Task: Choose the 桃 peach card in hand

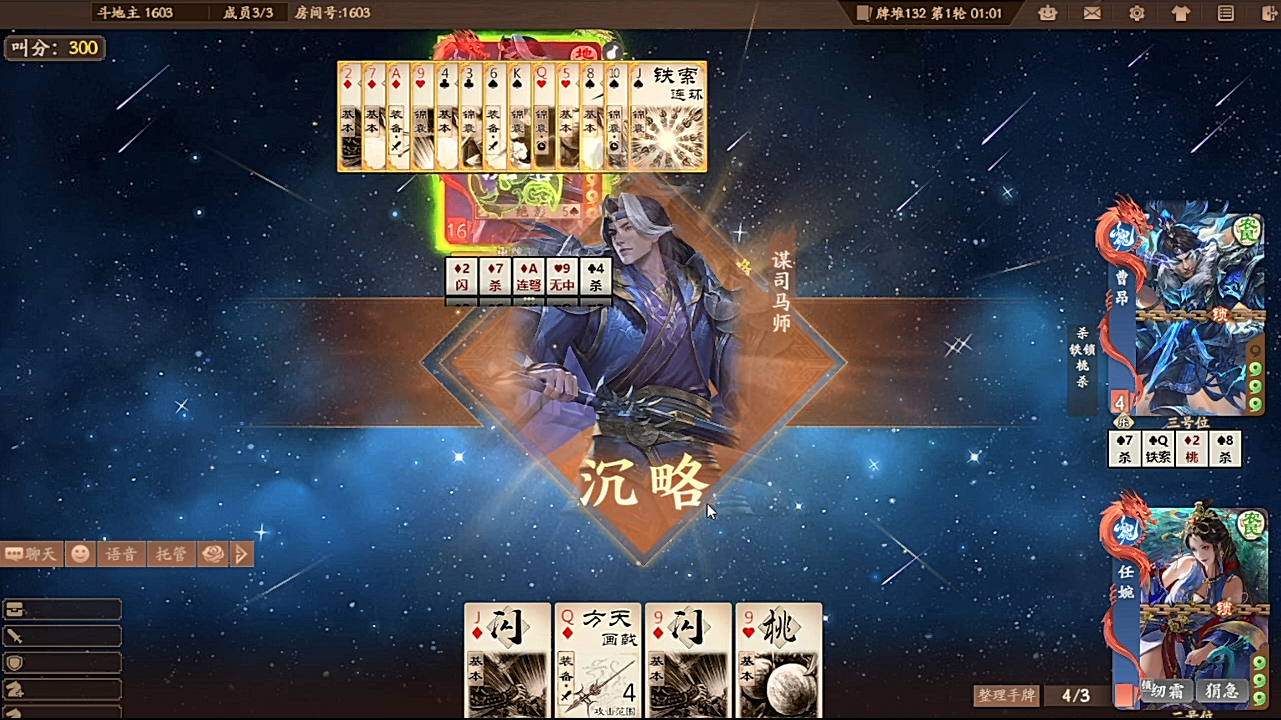Action: pyautogui.click(x=778, y=660)
